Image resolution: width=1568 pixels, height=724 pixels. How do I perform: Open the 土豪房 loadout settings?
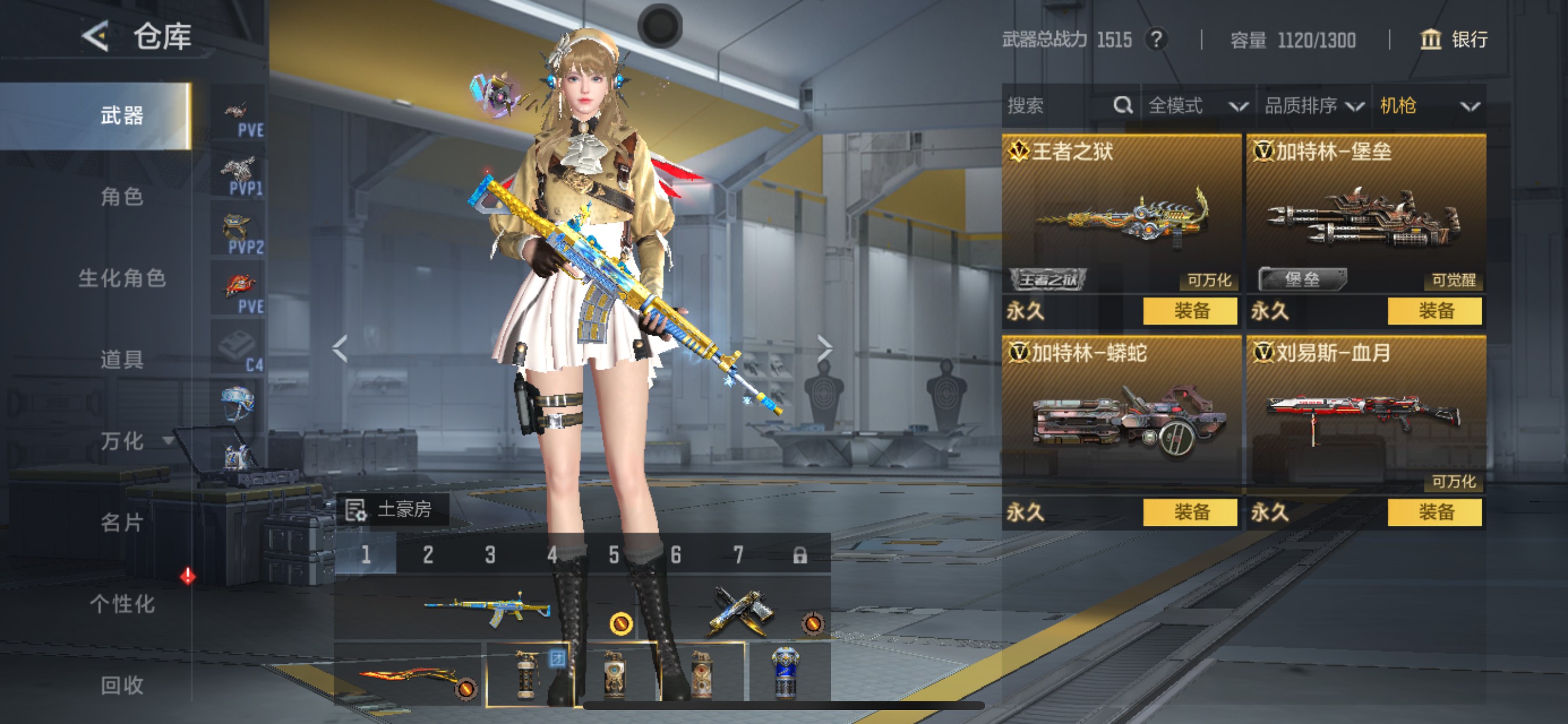[x=391, y=509]
